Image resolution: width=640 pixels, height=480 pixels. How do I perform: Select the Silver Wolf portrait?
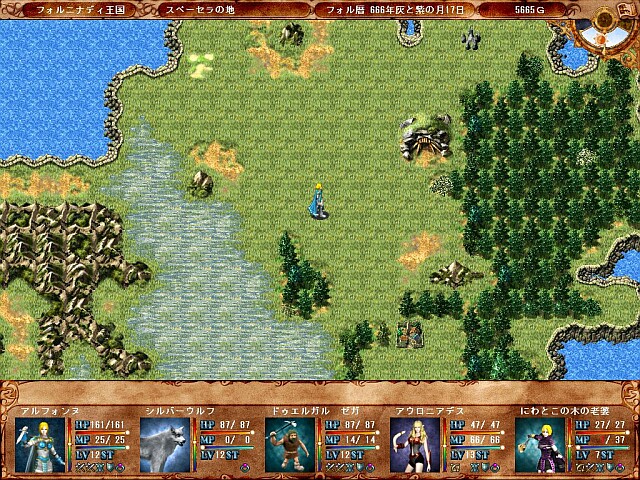tap(165, 444)
